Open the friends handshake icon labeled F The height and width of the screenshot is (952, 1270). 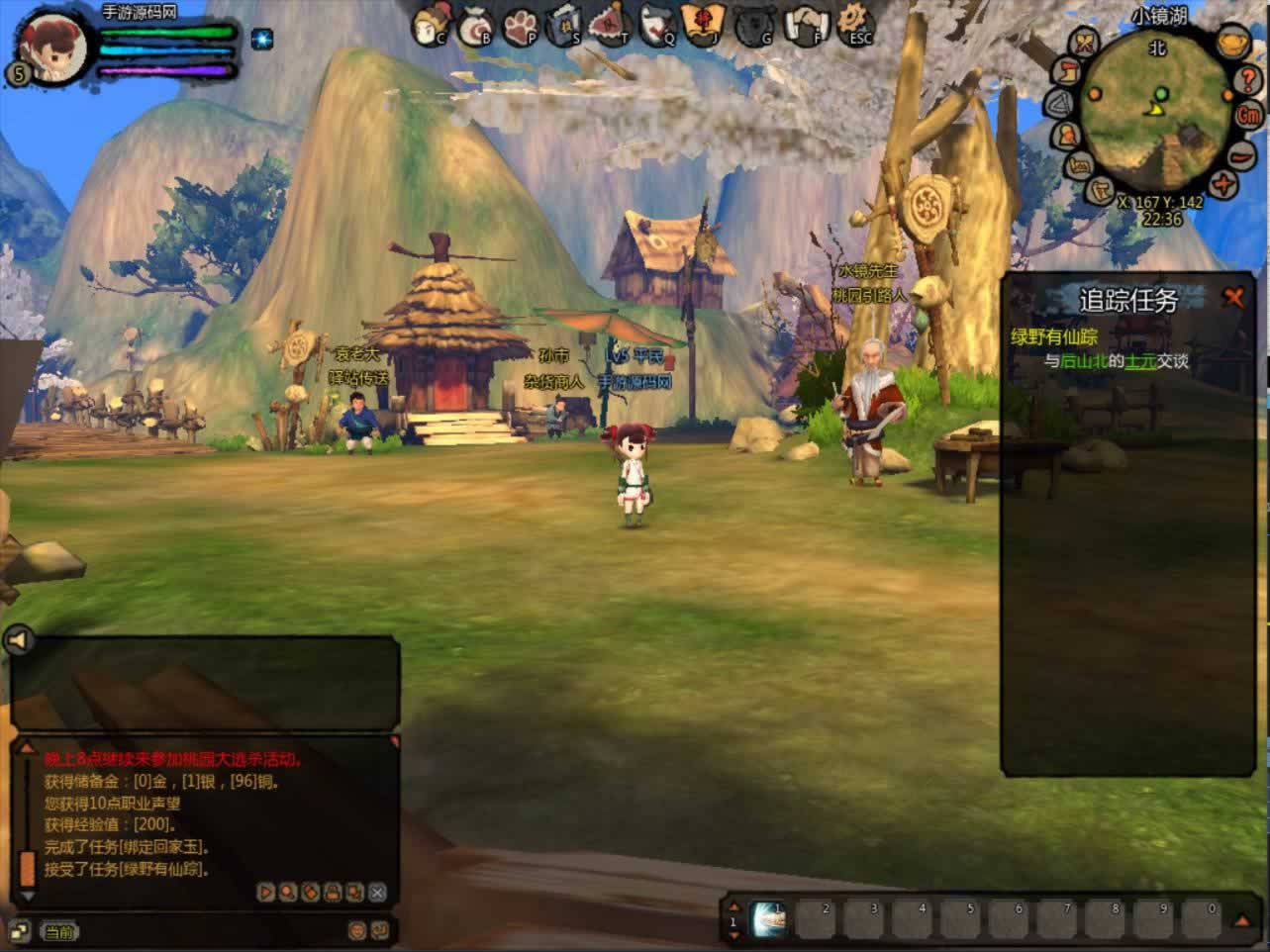(805, 25)
